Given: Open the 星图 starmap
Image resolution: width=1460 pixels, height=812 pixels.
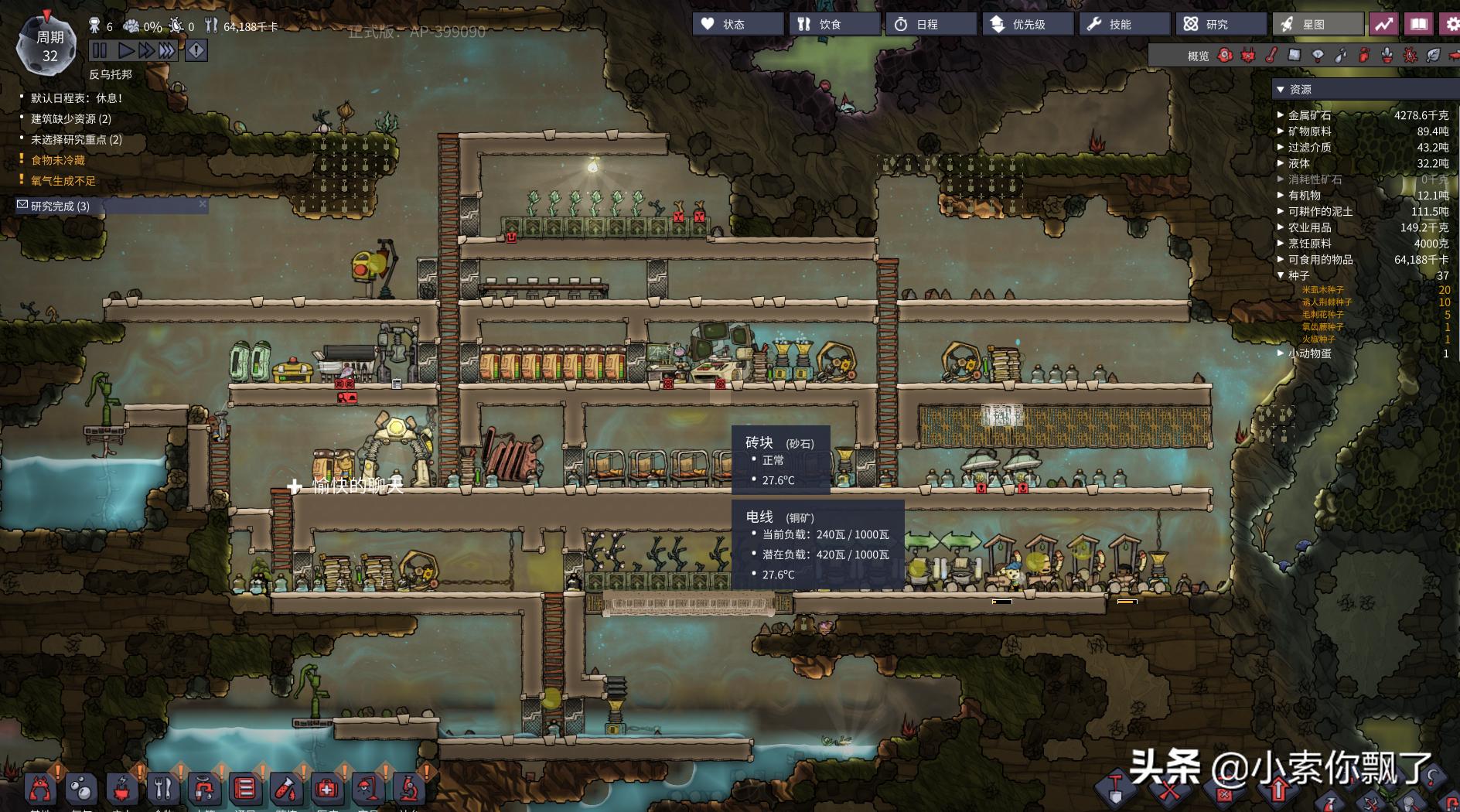Looking at the screenshot, I should [1317, 24].
